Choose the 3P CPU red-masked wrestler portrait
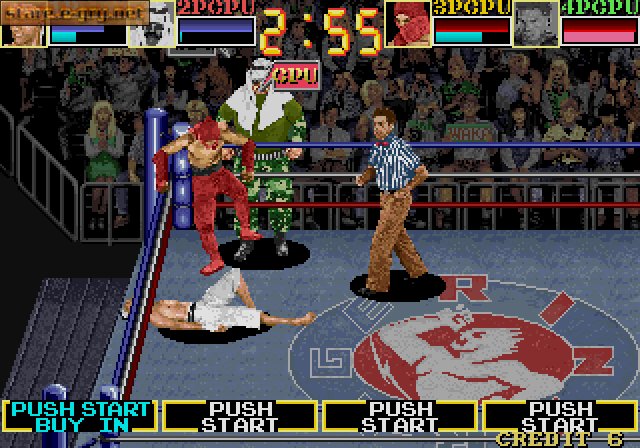The image size is (640, 448). 408,24
